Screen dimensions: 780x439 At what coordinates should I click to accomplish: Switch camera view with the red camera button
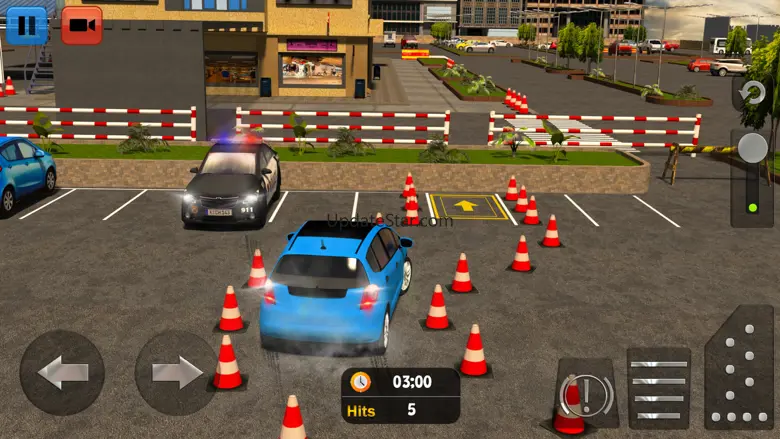coord(82,25)
